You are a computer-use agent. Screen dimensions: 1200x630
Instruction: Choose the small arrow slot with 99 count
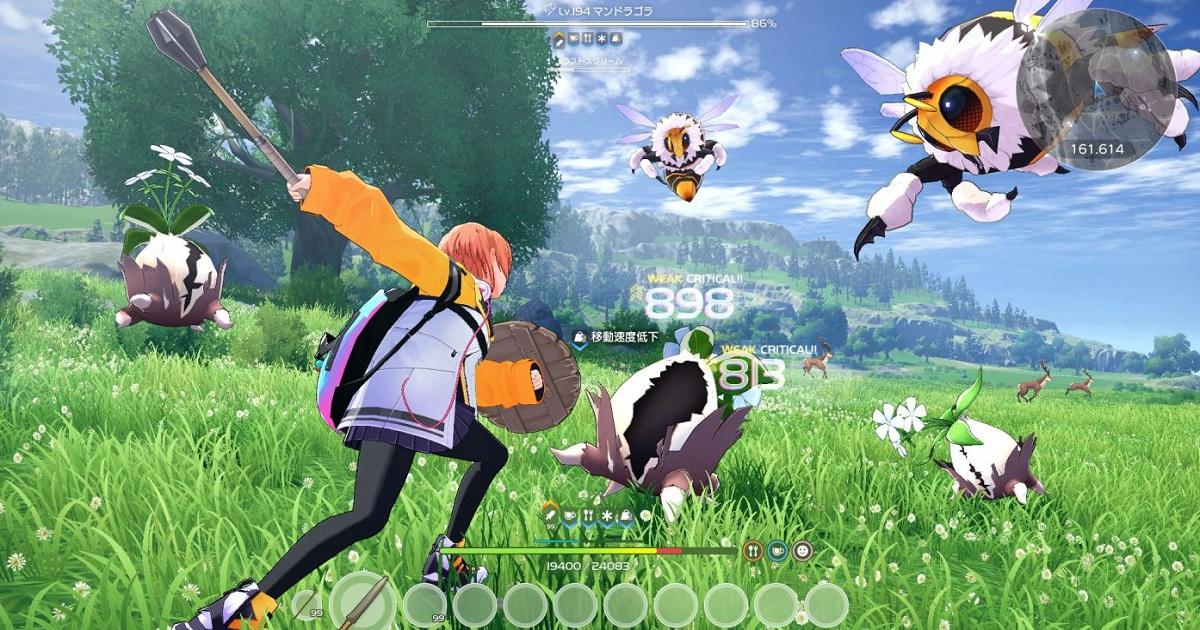pyautogui.click(x=306, y=604)
